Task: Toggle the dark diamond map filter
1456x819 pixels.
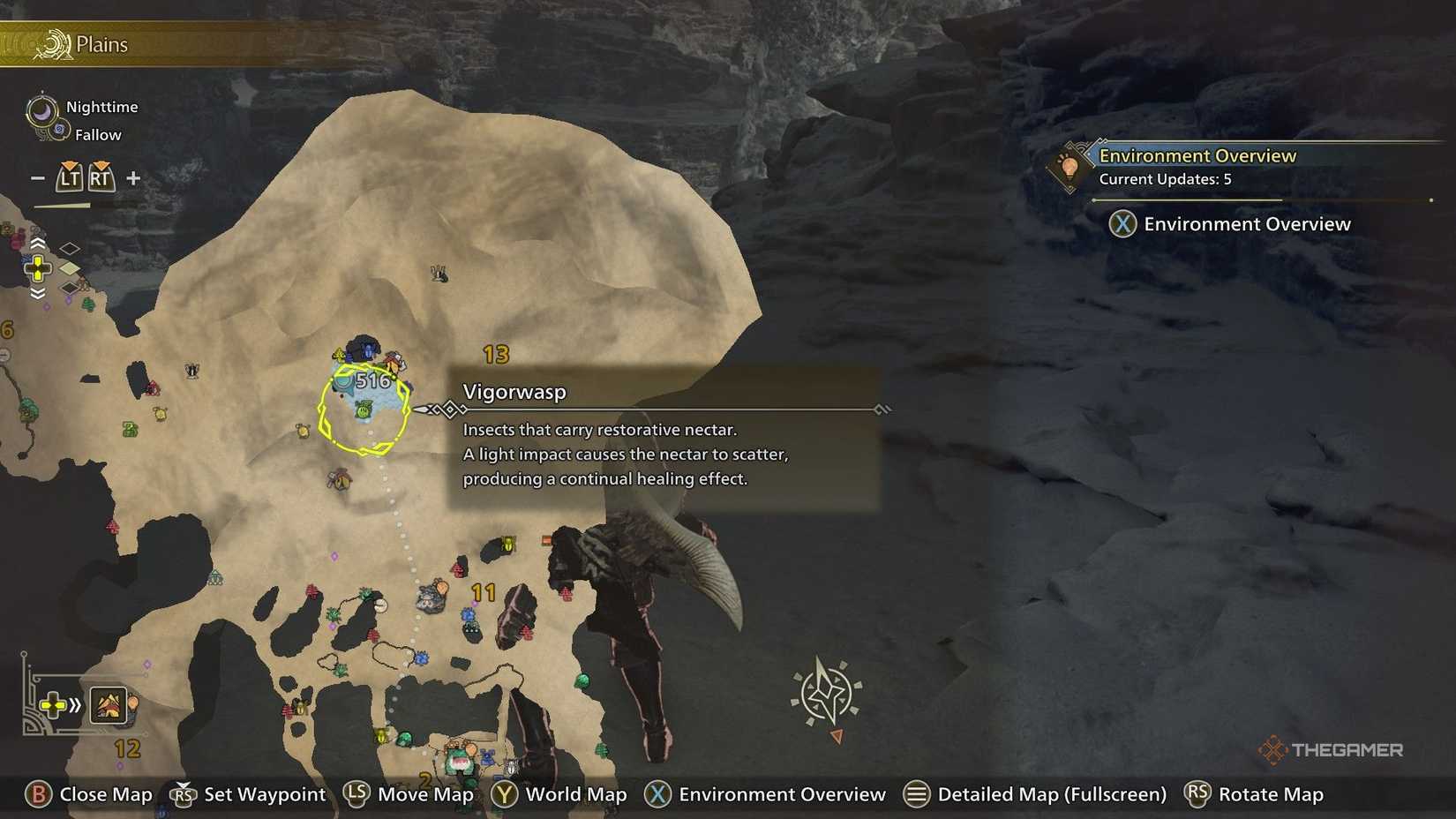Action: 69,289
